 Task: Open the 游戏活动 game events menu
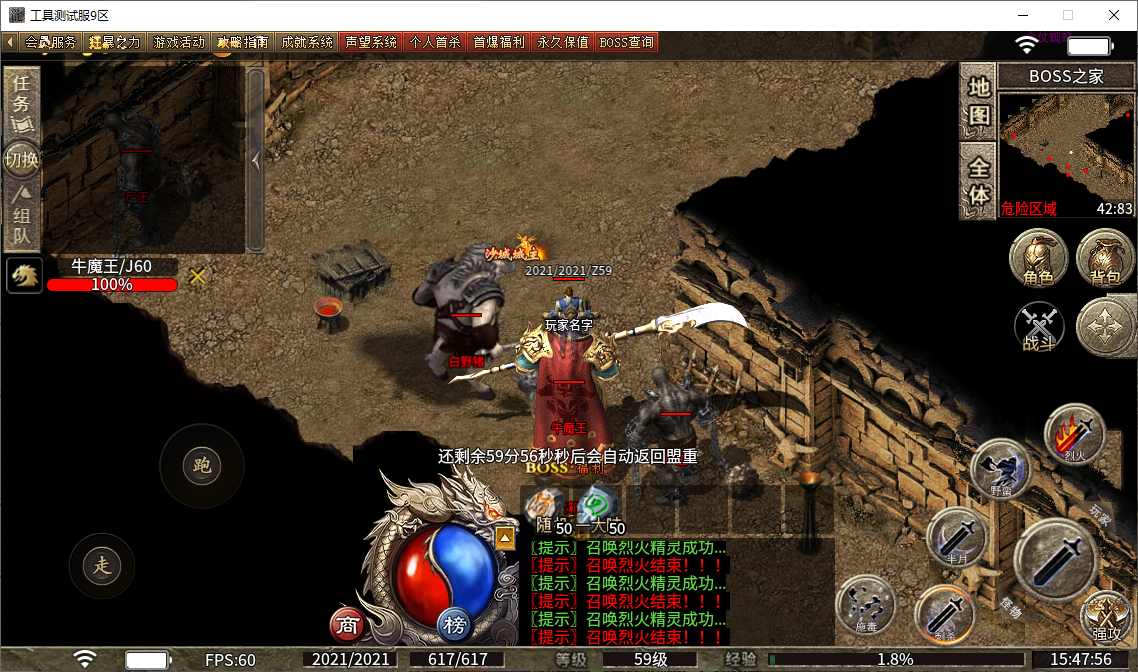pos(179,43)
